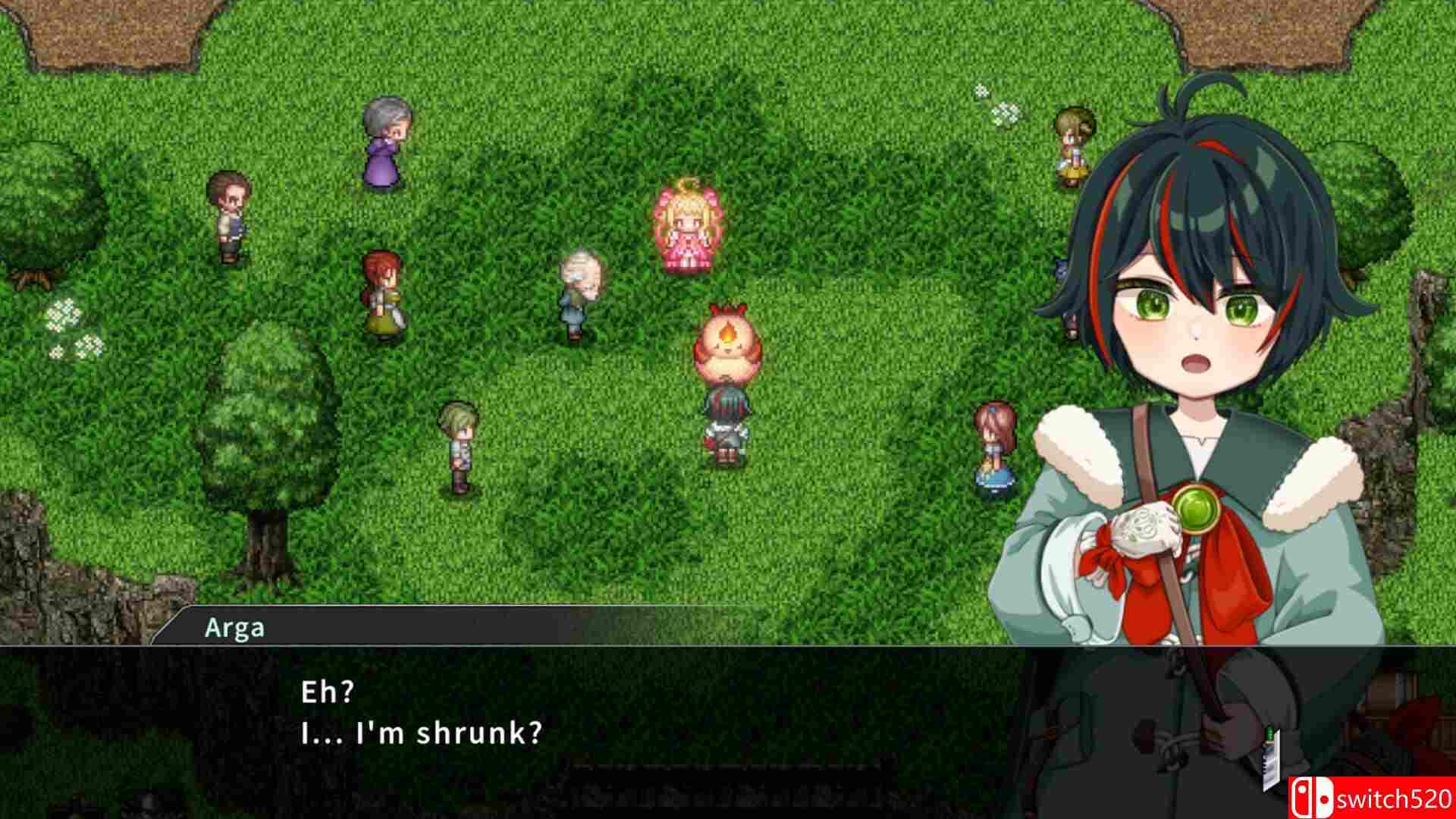Click the red-haired woman in green dress

tap(383, 296)
